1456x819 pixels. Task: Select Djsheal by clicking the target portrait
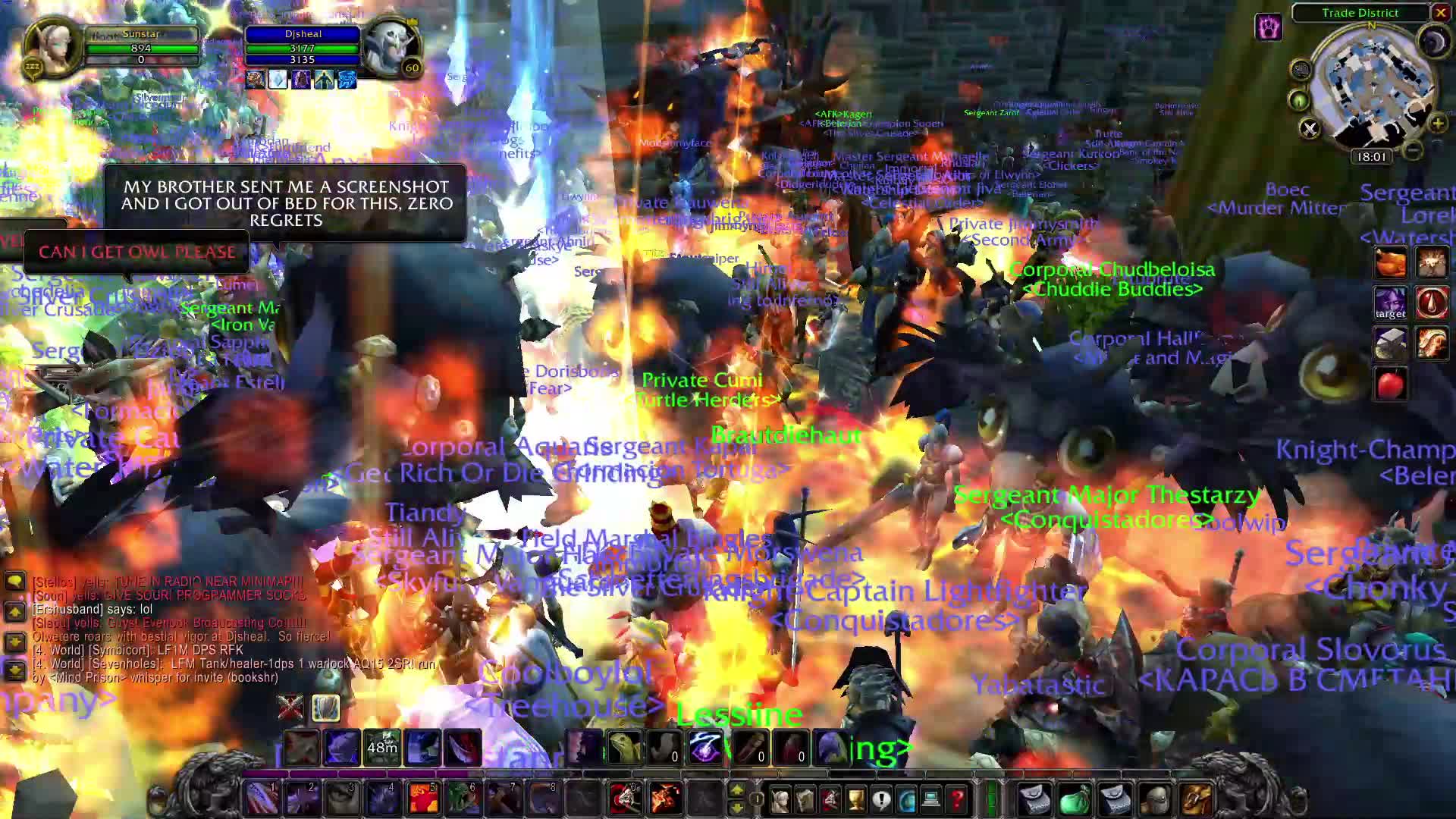390,48
